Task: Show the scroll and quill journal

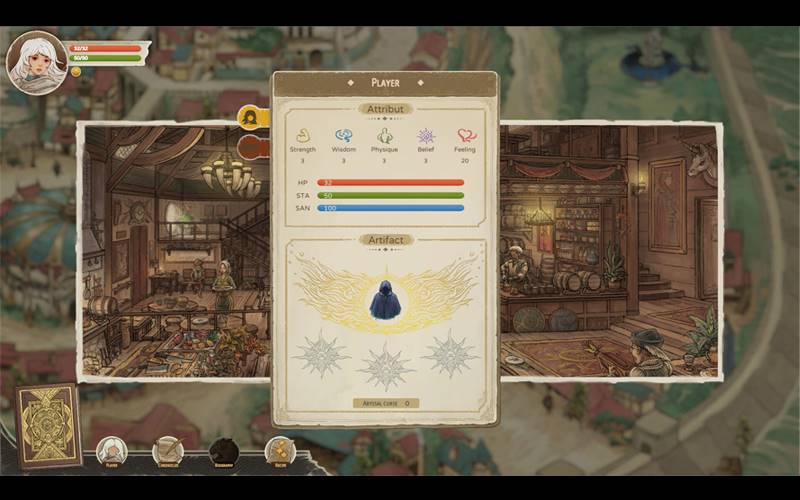Action: click(x=167, y=452)
